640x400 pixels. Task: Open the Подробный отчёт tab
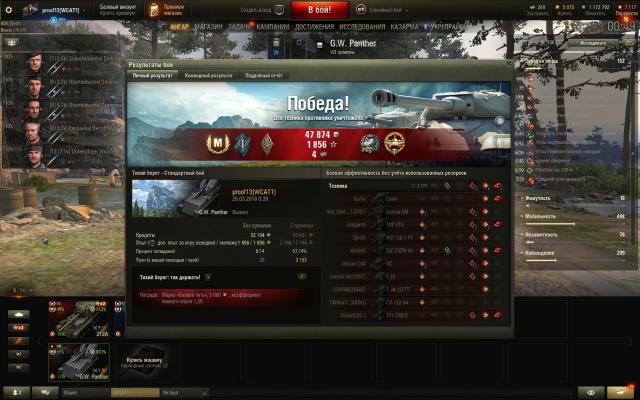pos(264,75)
